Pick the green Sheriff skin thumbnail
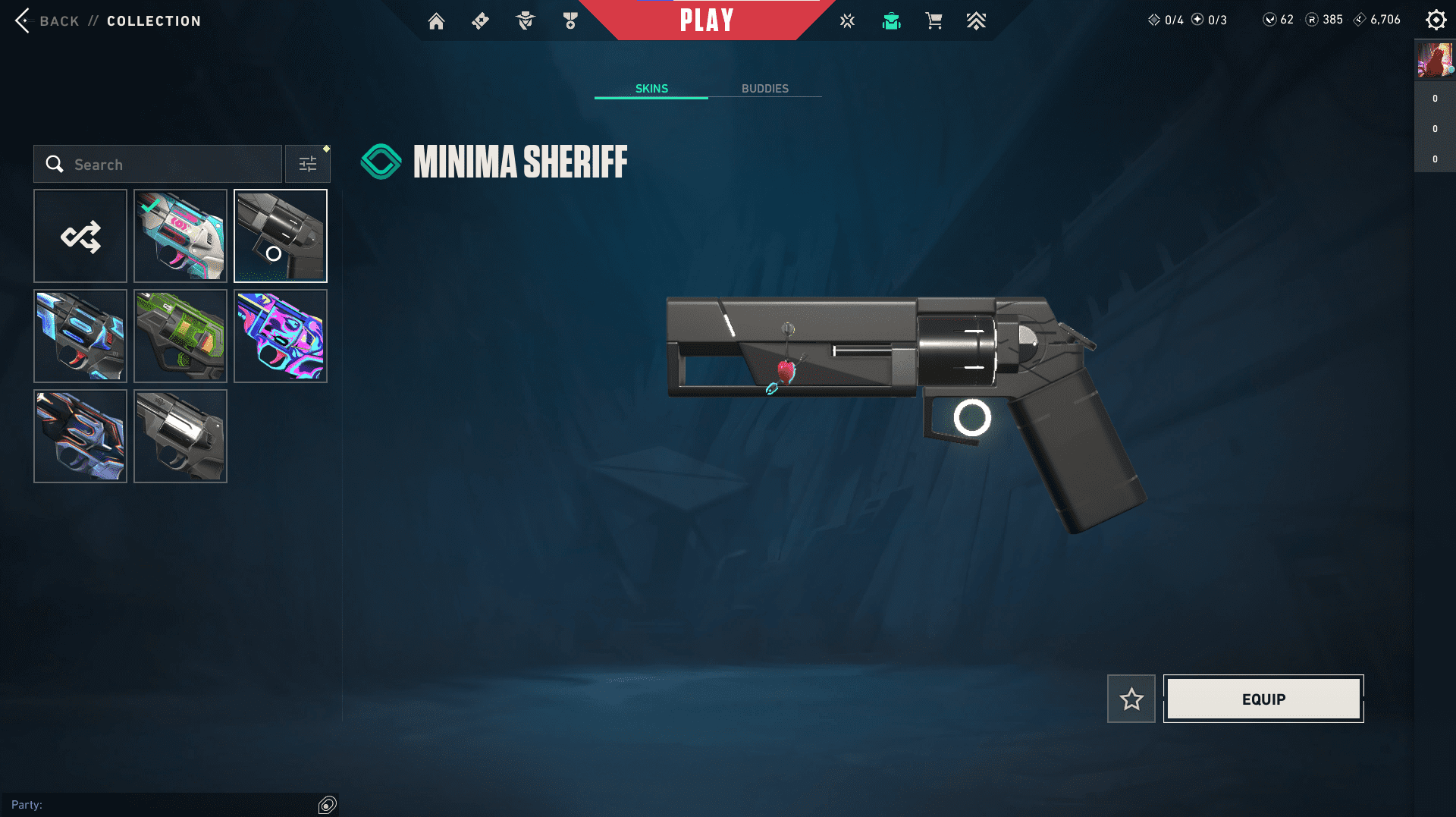1456x817 pixels. click(180, 336)
